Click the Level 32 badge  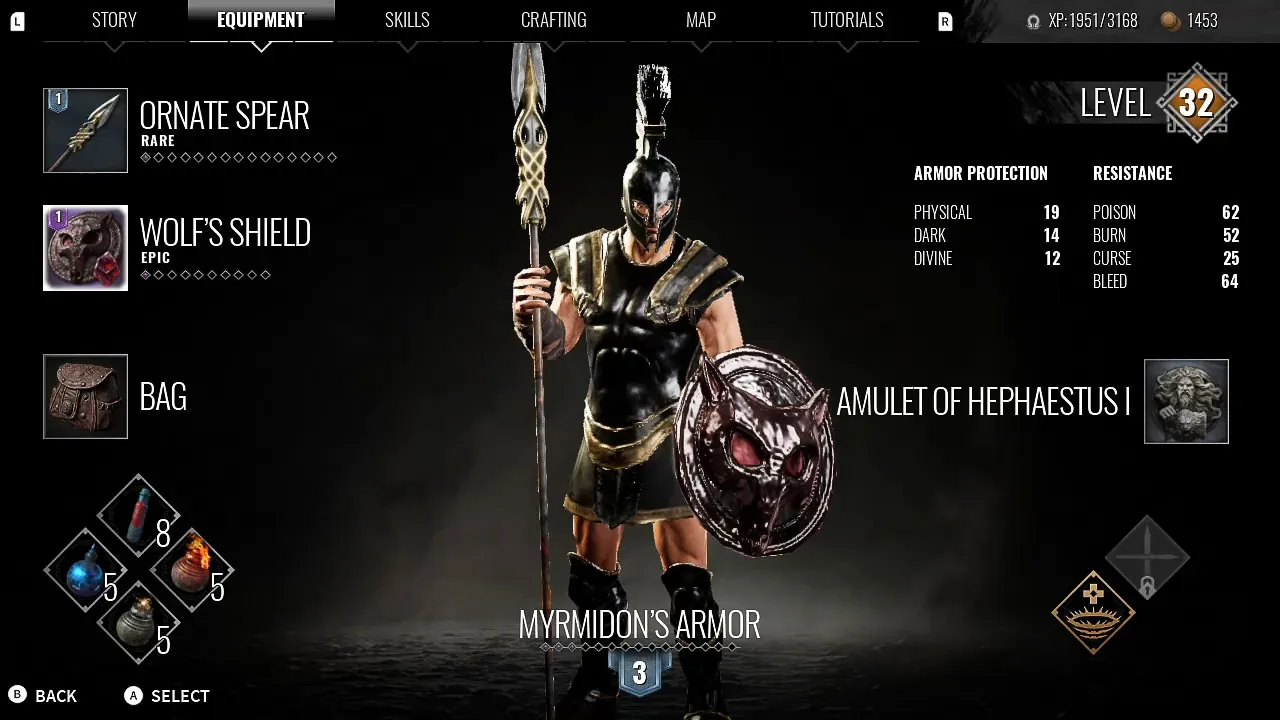[1197, 103]
